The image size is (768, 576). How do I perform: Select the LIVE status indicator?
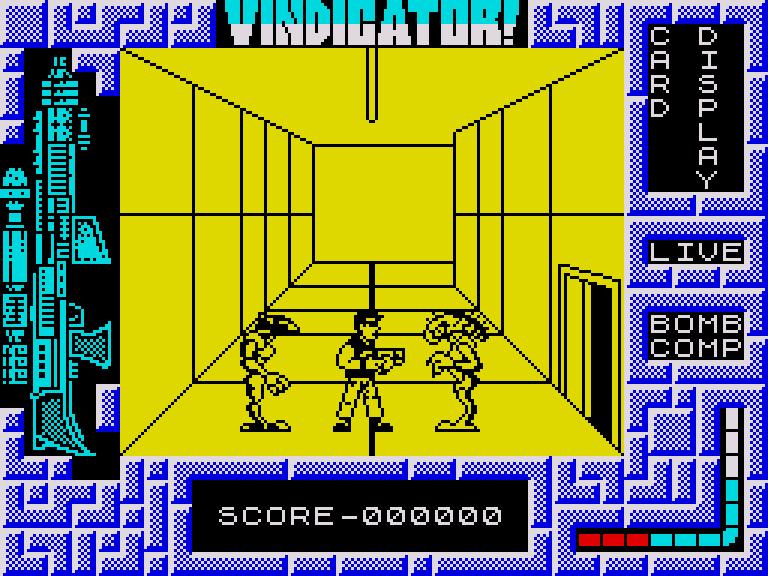(696, 250)
